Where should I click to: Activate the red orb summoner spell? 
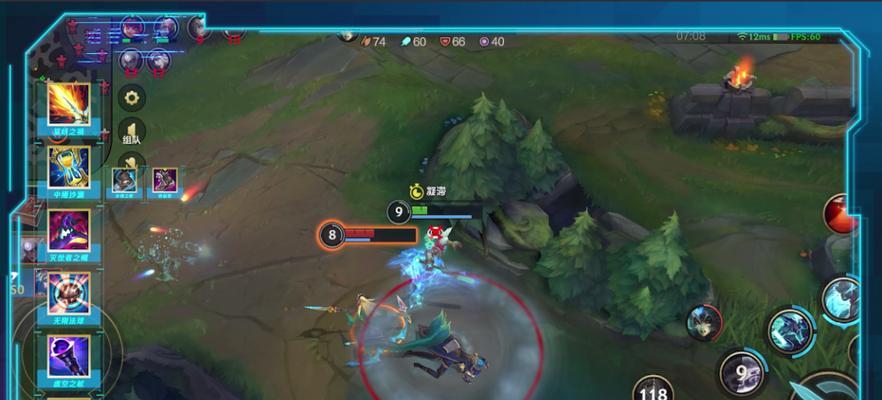point(840,215)
